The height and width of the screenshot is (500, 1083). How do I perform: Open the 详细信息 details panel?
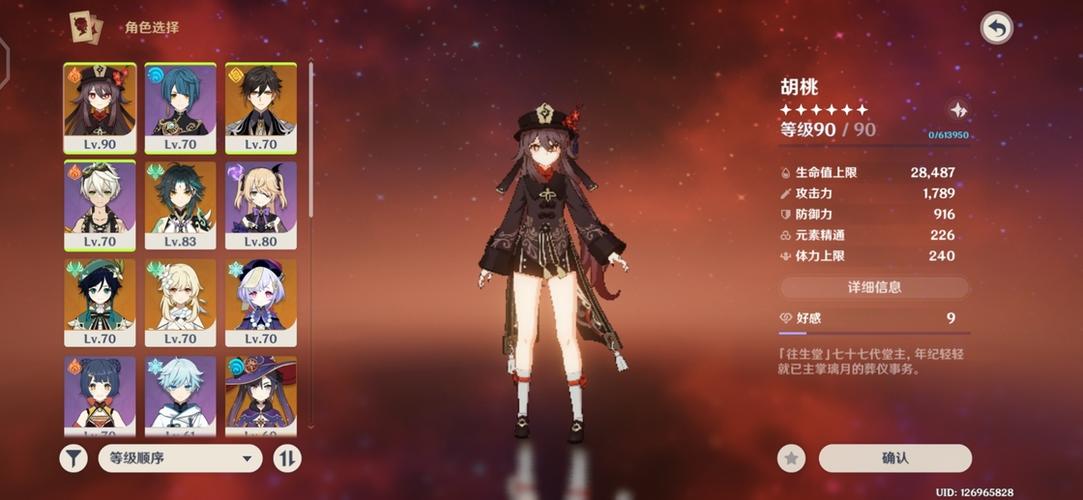(x=874, y=287)
